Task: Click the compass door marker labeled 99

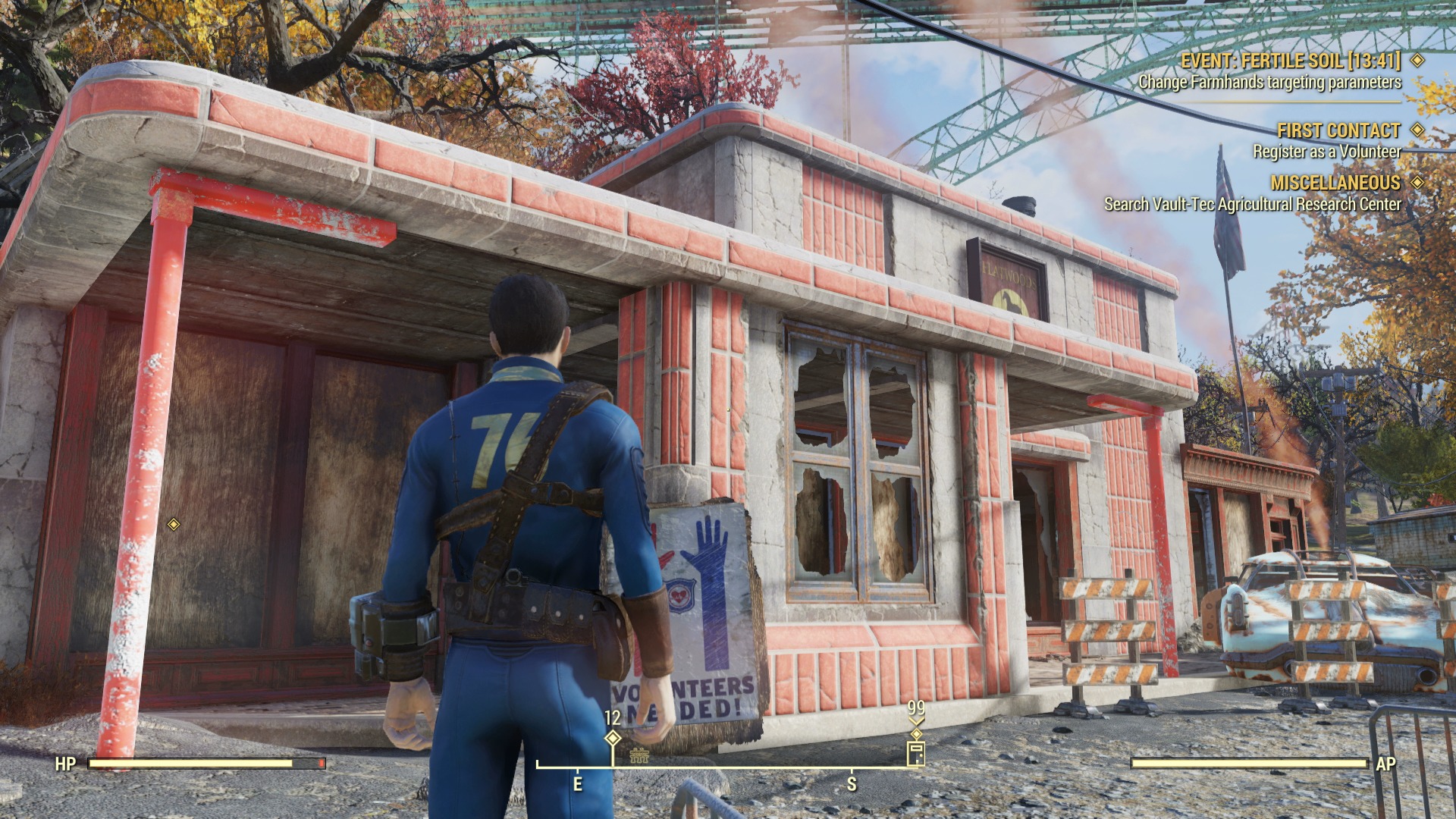Action: point(916,754)
